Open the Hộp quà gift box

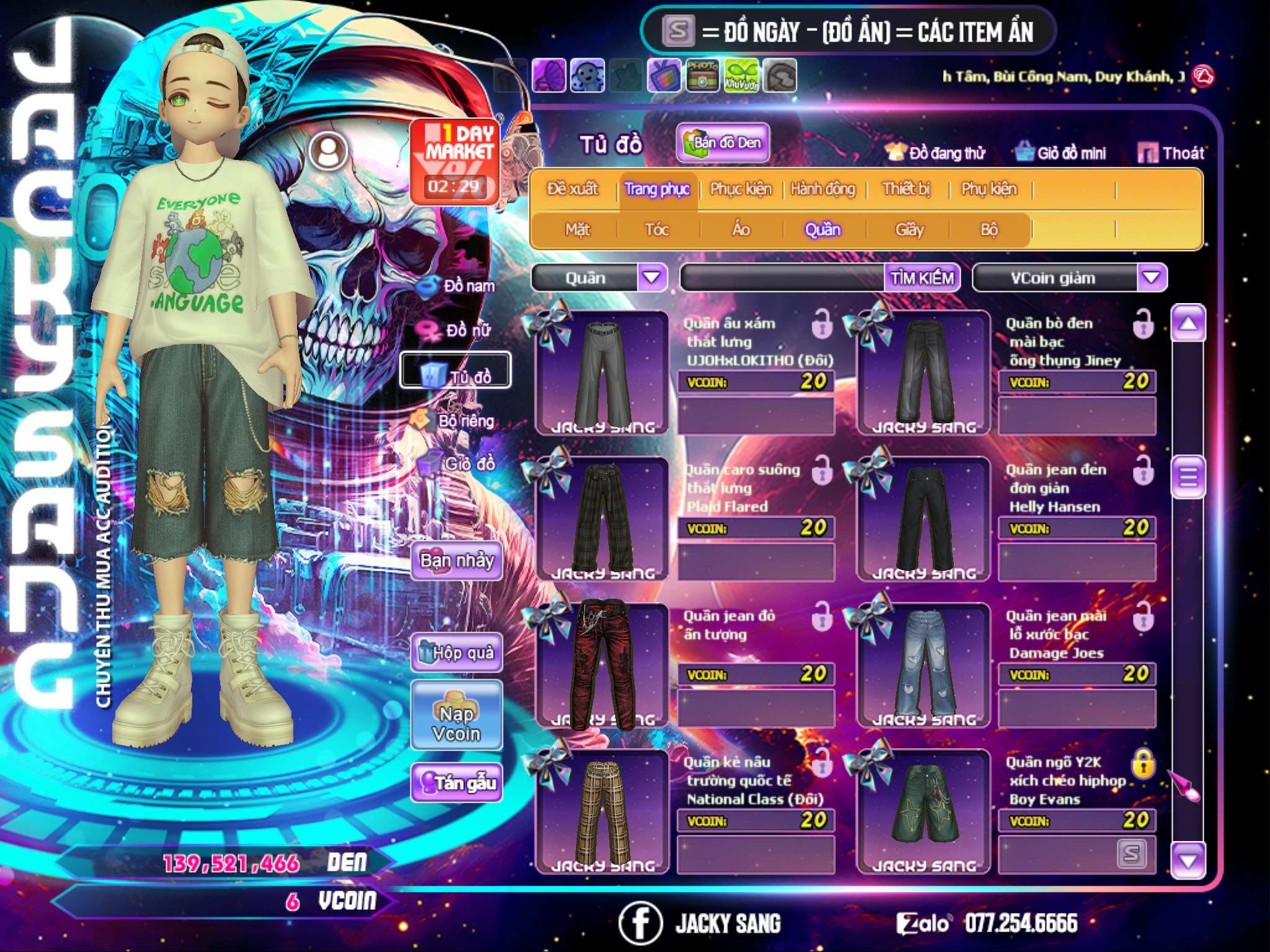point(456,652)
